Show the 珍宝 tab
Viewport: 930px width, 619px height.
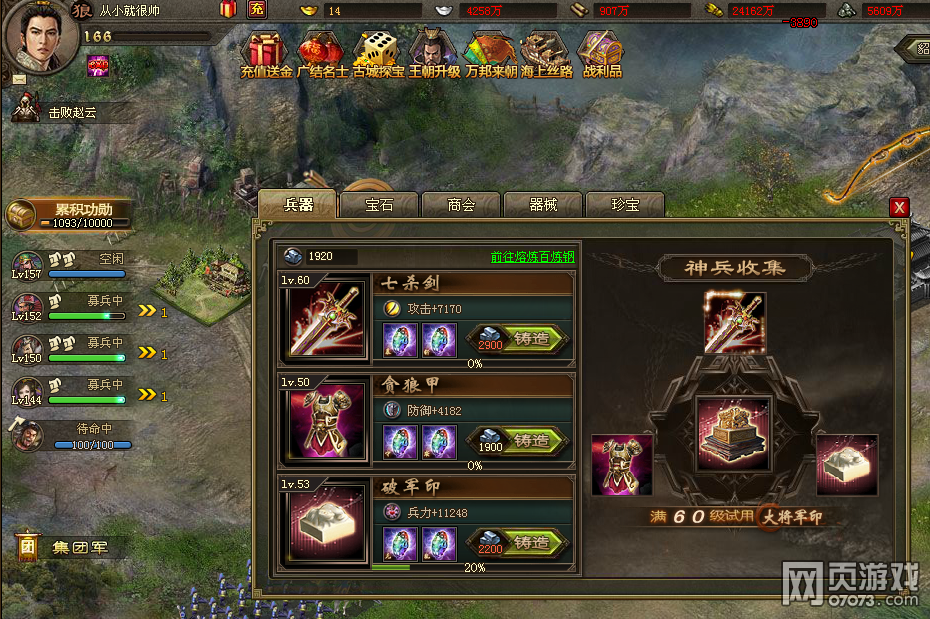pos(625,205)
